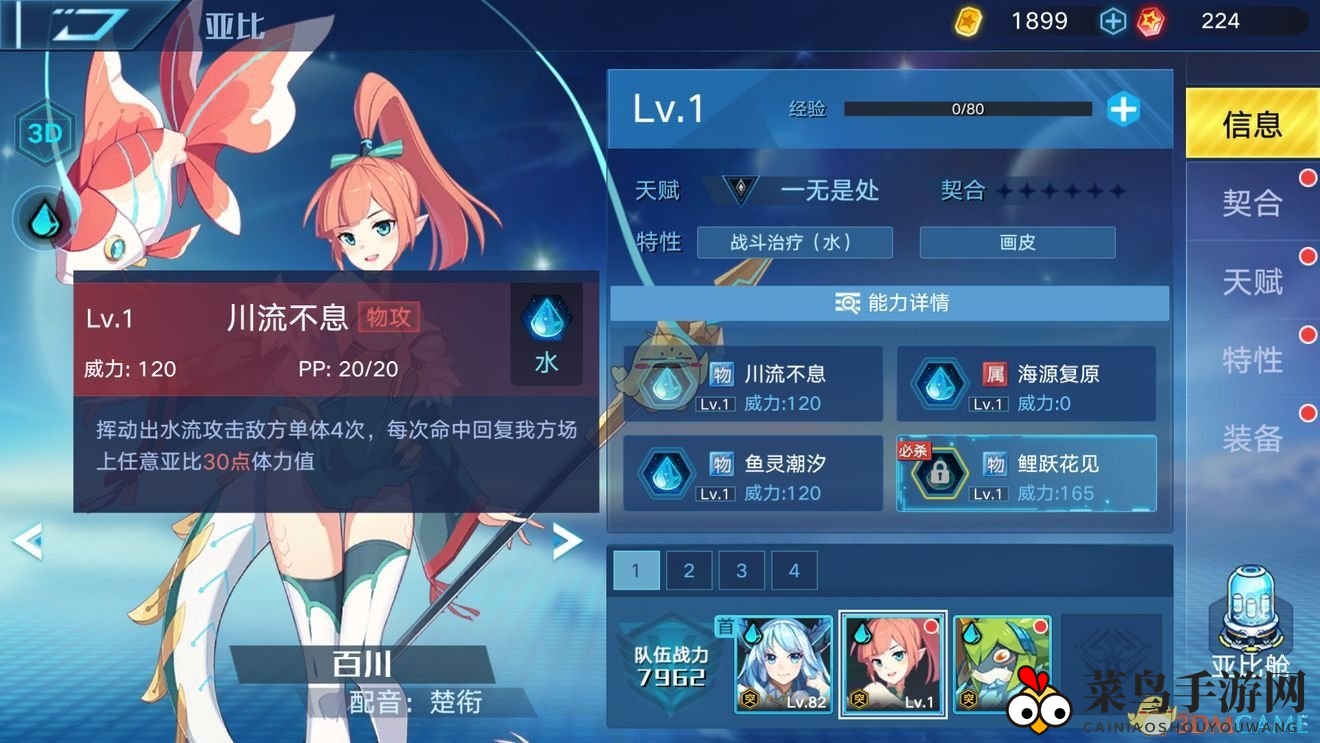The width and height of the screenshot is (1320, 743).
Task: Open the 能力详情 ability details panel
Action: point(888,302)
